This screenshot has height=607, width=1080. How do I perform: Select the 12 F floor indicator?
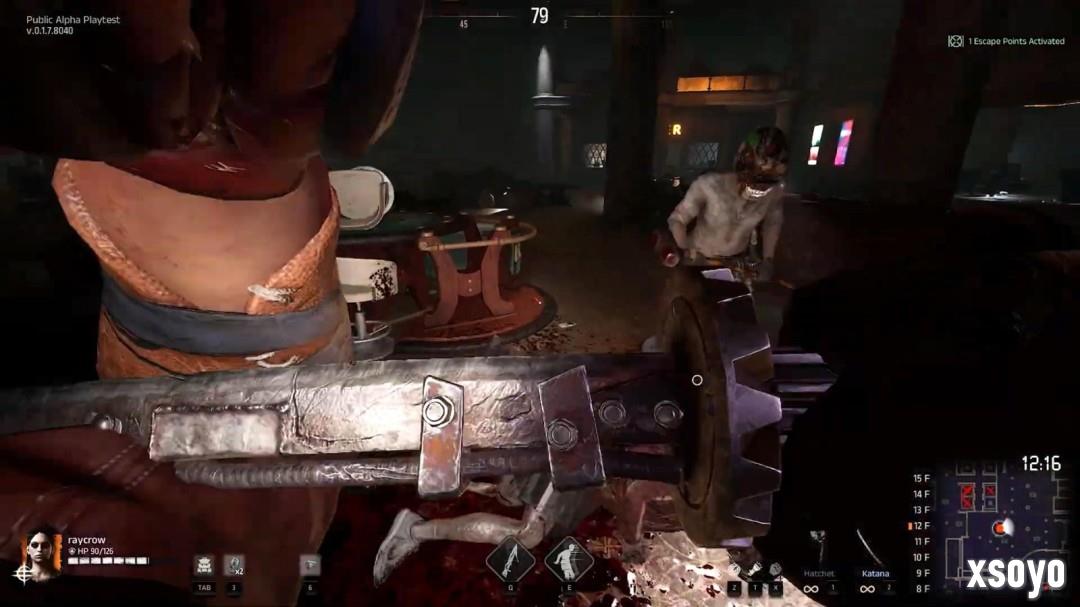tap(920, 526)
